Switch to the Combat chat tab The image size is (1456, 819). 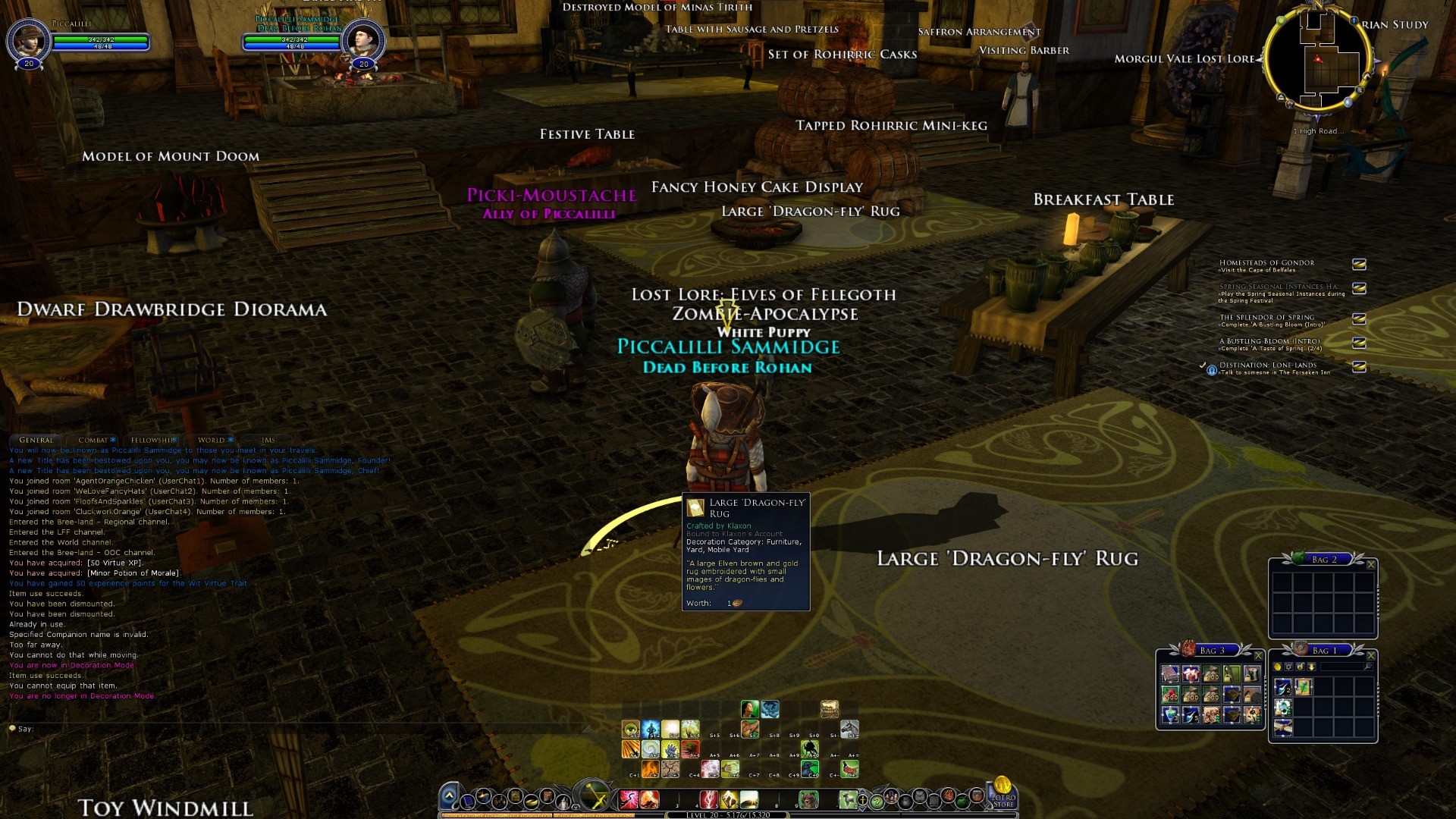pyautogui.click(x=94, y=440)
